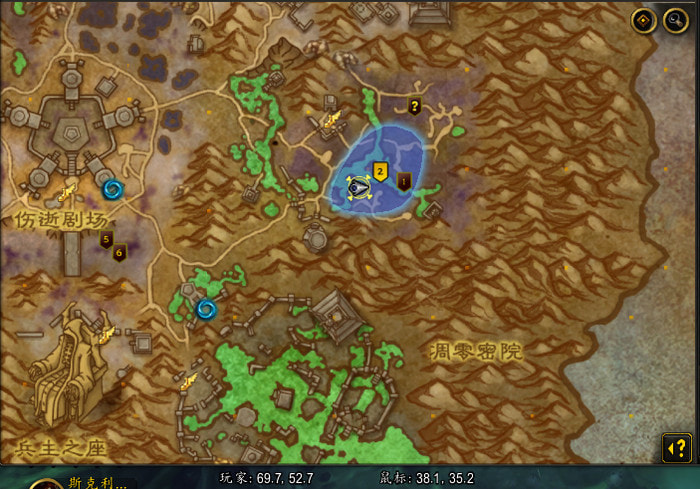
Task: Click the magnifying glass map button
Action: 675,22
